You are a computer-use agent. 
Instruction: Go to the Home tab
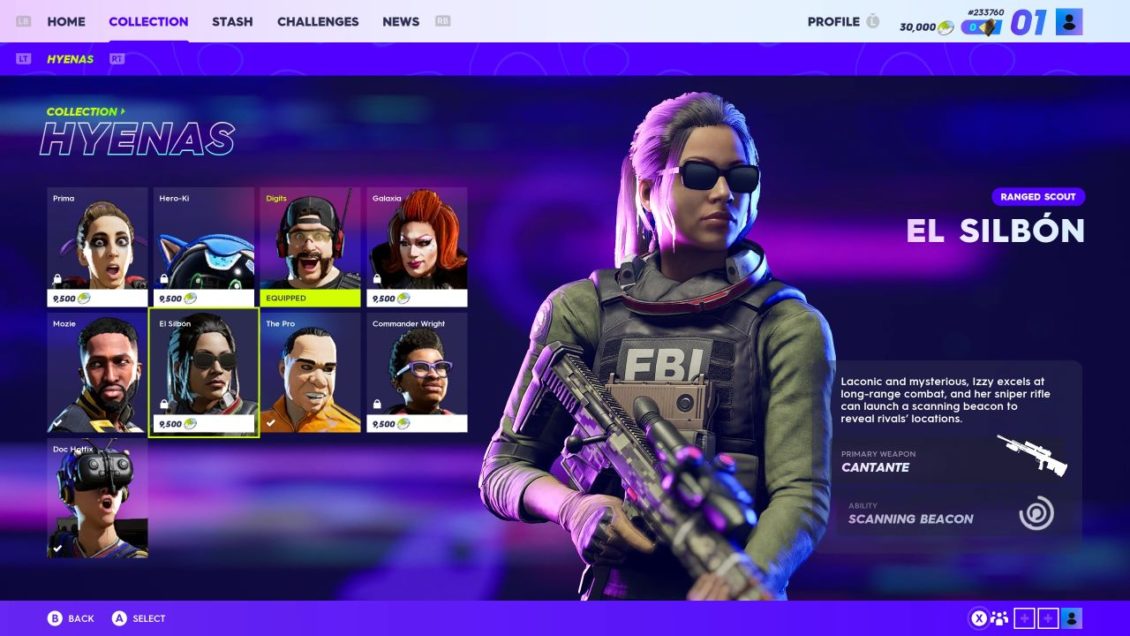click(x=66, y=21)
